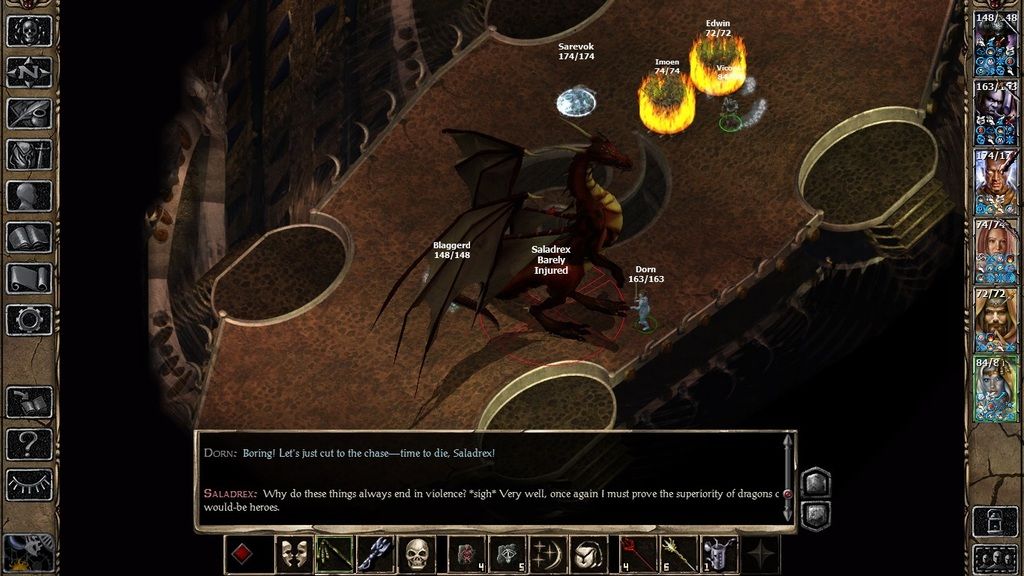Select Edwin's portrait showing 72 hit points

tap(996, 318)
